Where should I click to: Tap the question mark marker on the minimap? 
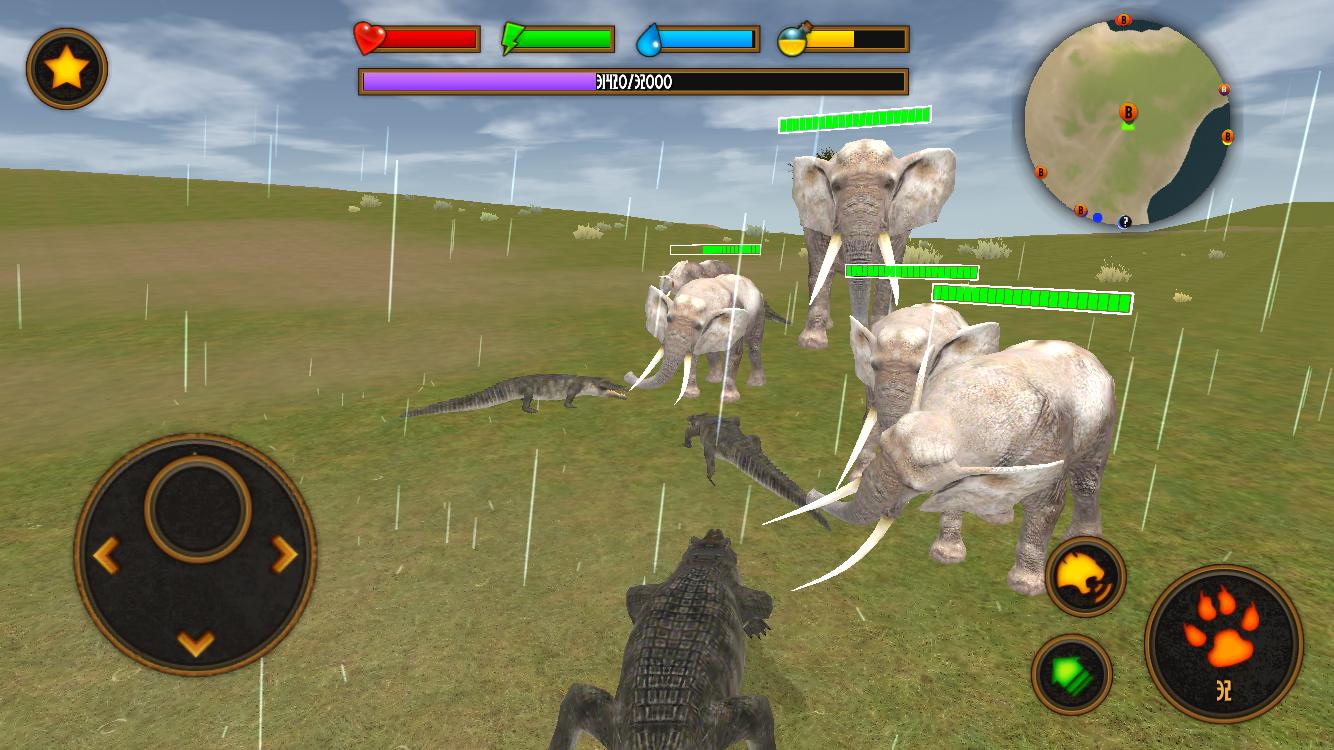click(x=1125, y=221)
